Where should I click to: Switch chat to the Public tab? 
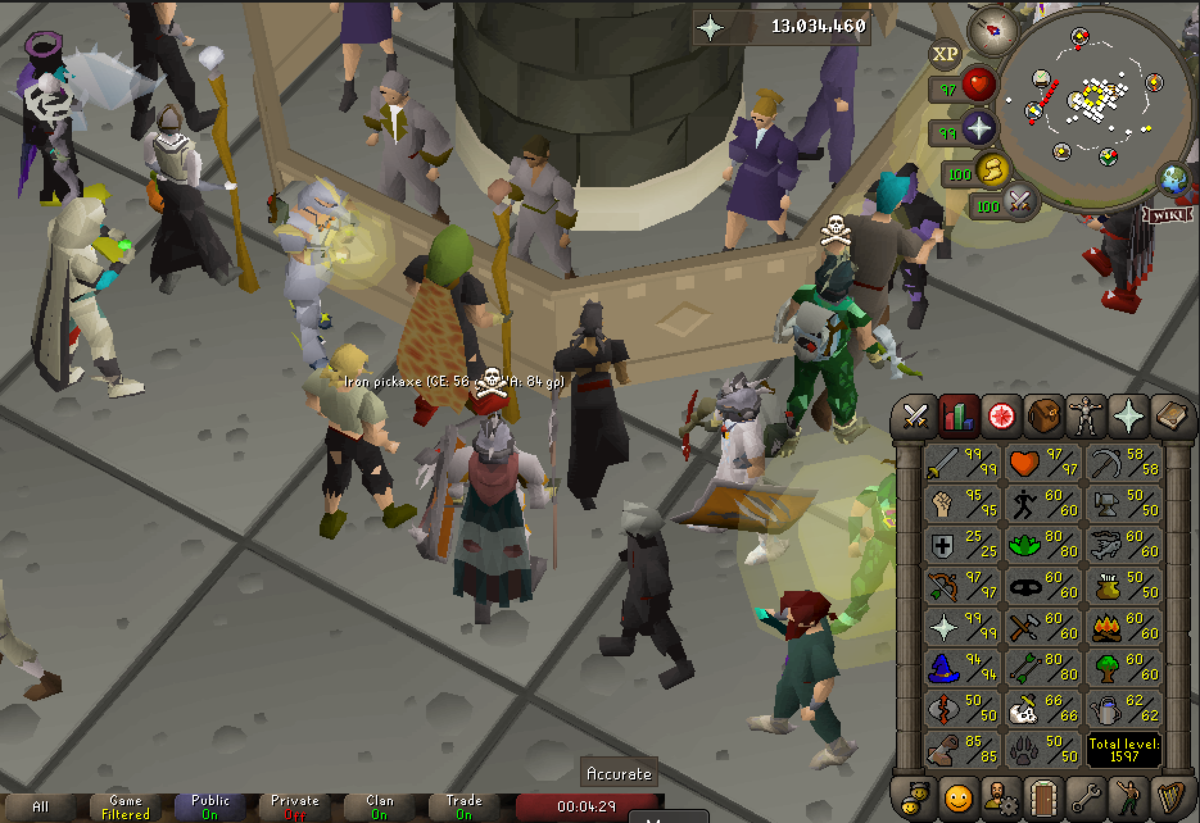coord(210,807)
